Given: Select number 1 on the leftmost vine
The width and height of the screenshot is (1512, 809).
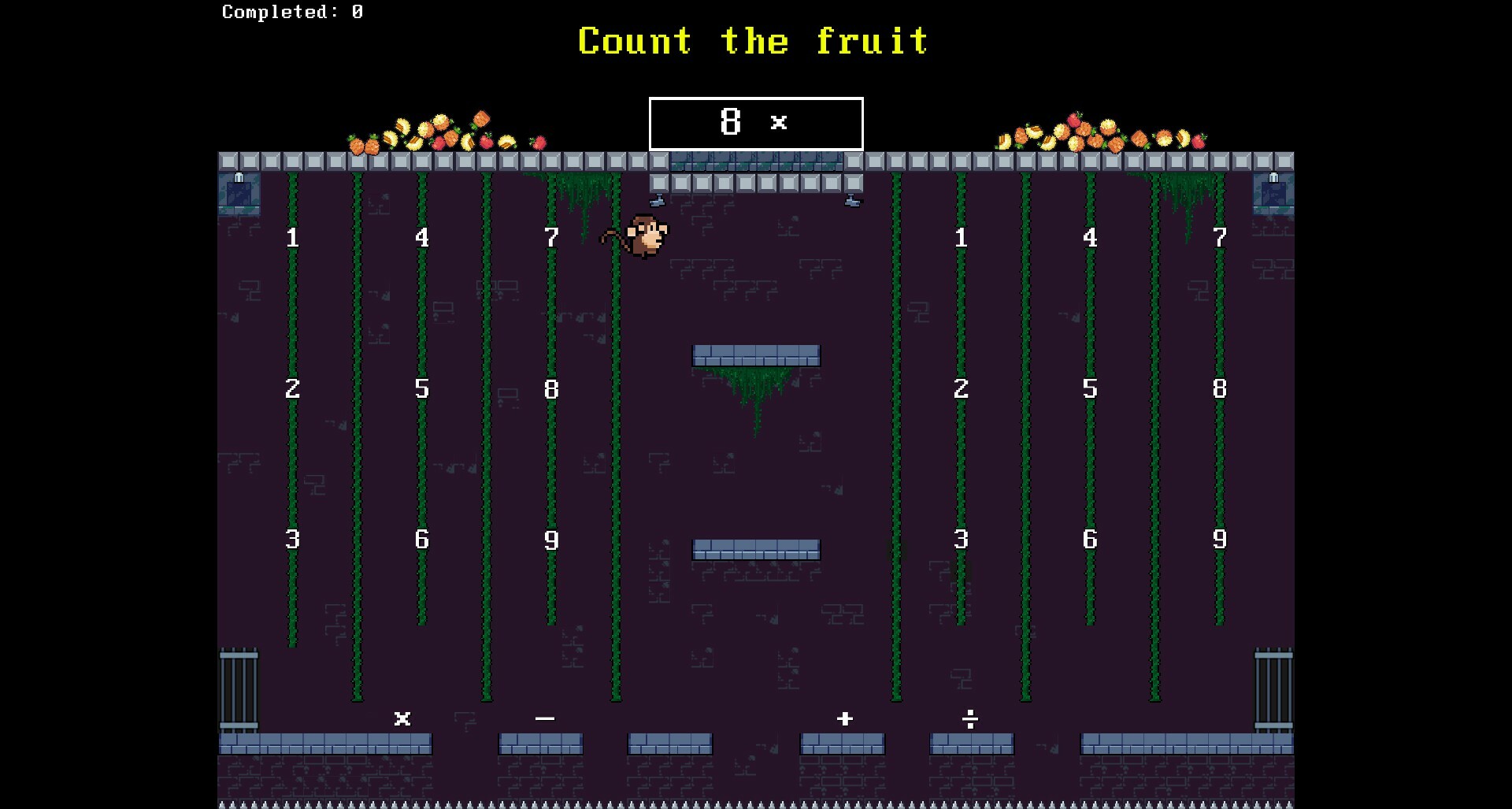Looking at the screenshot, I should [x=292, y=236].
